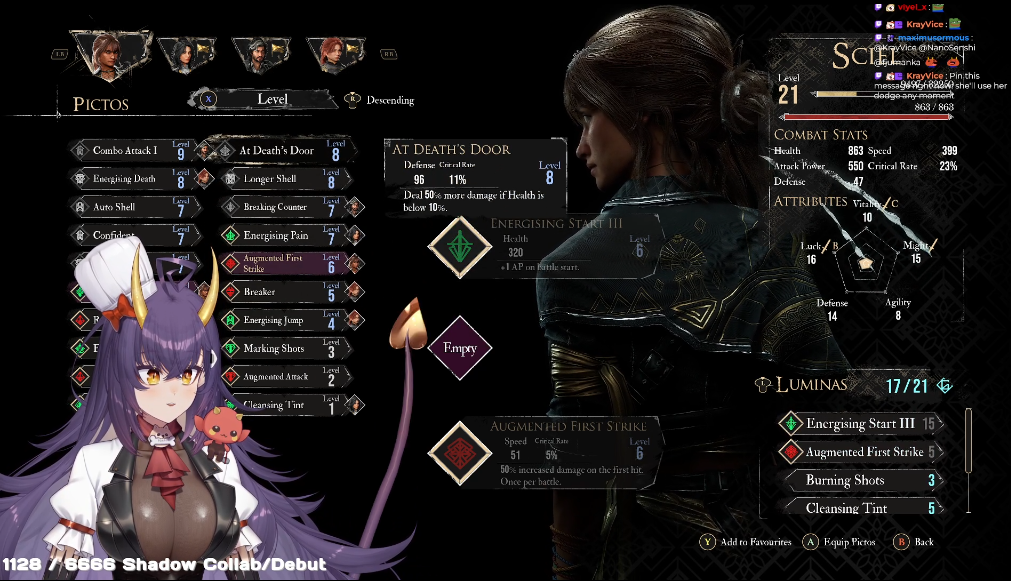
Task: Choose the Energising Death picto row
Action: 127,179
